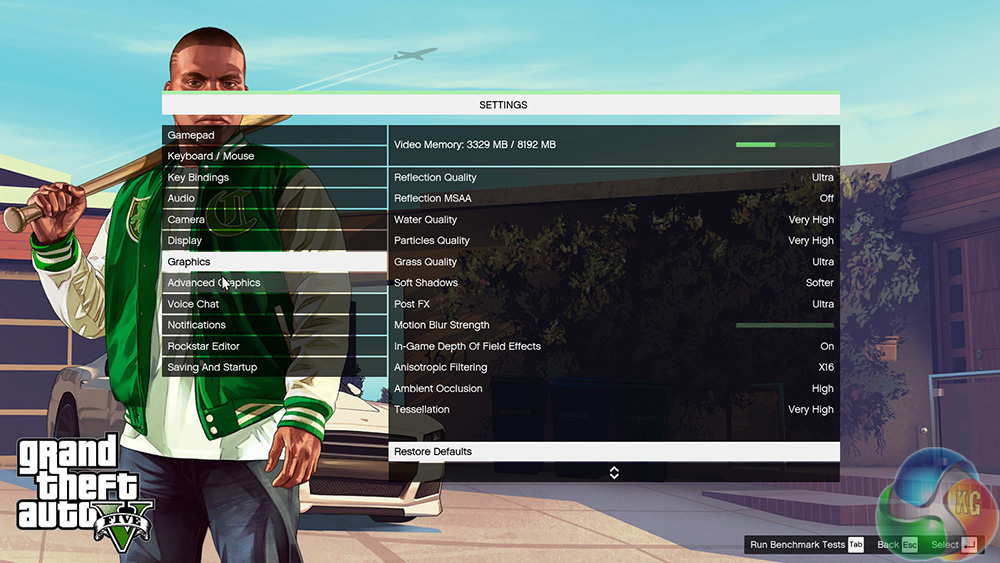Screen dimensions: 1000x563
Task: Select the Notifications category
Action: click(x=274, y=325)
